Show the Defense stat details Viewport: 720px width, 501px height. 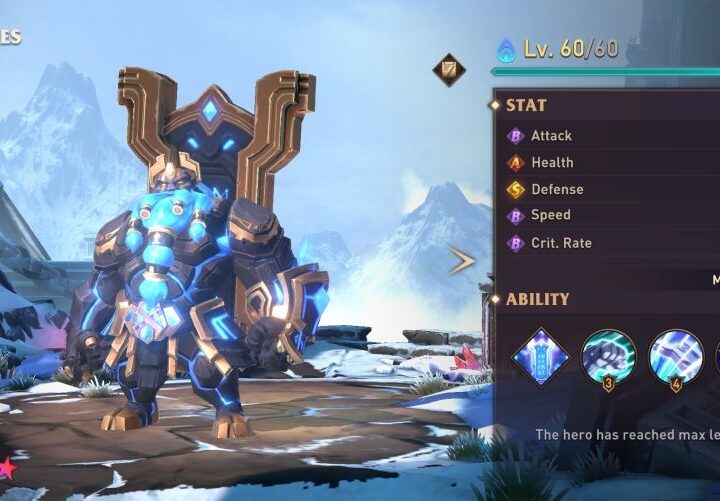coord(557,189)
